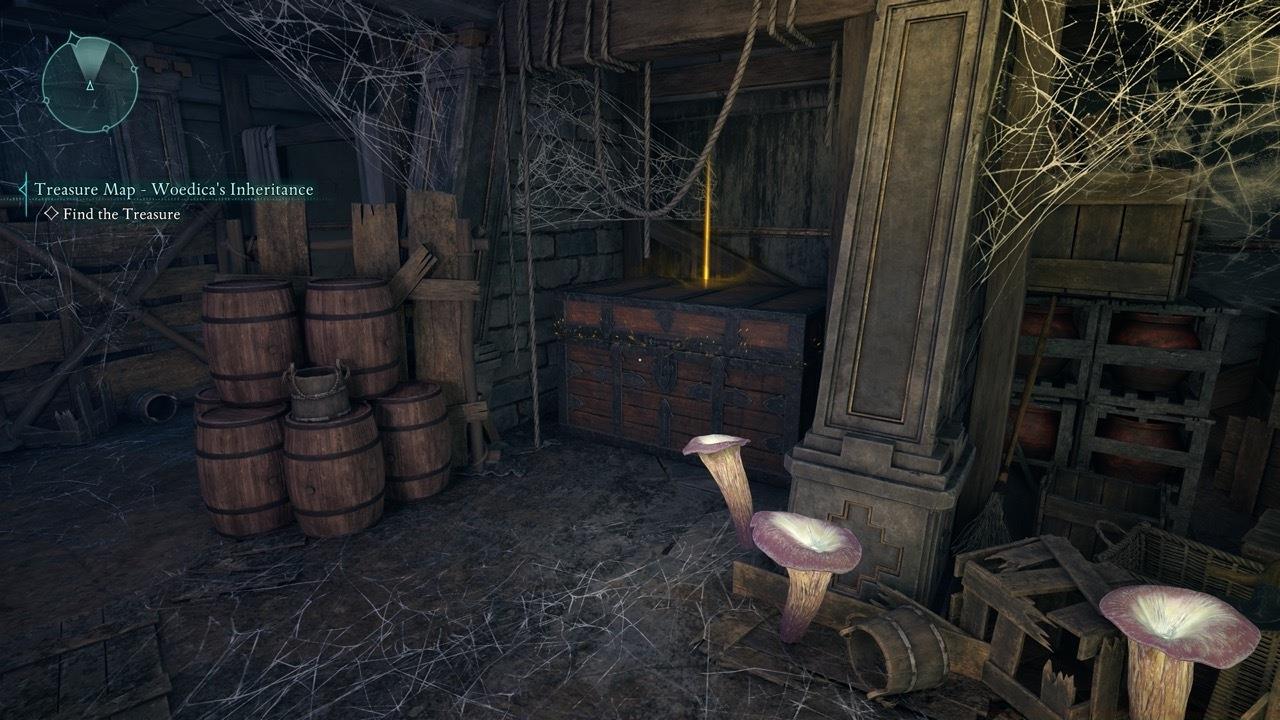Select the Treasure Map - Woedica's Inheritance quest title
Viewport: 1280px width, 720px height.
coord(174,186)
